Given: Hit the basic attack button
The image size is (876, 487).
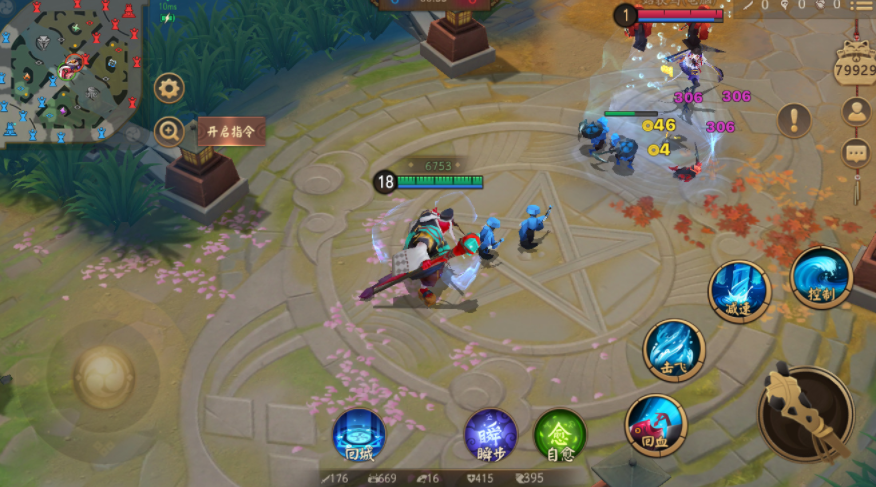Looking at the screenshot, I should tap(806, 413).
